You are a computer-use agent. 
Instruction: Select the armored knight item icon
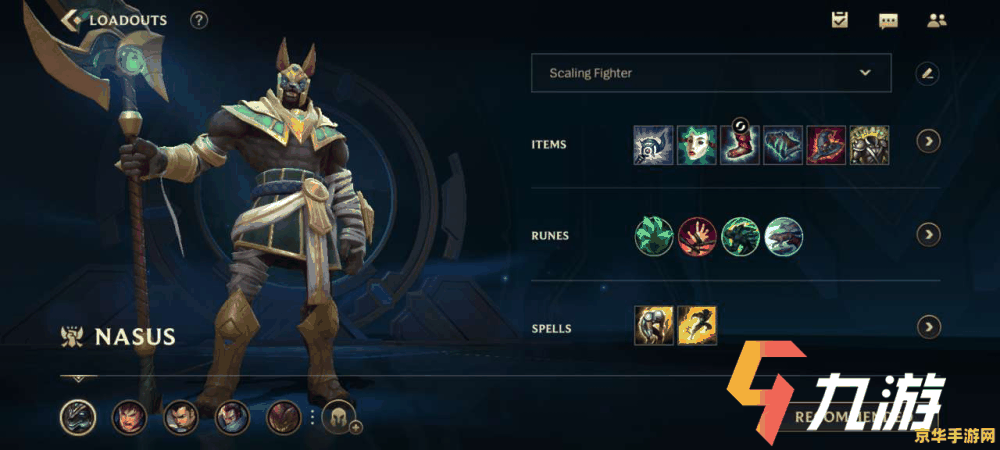(869, 145)
